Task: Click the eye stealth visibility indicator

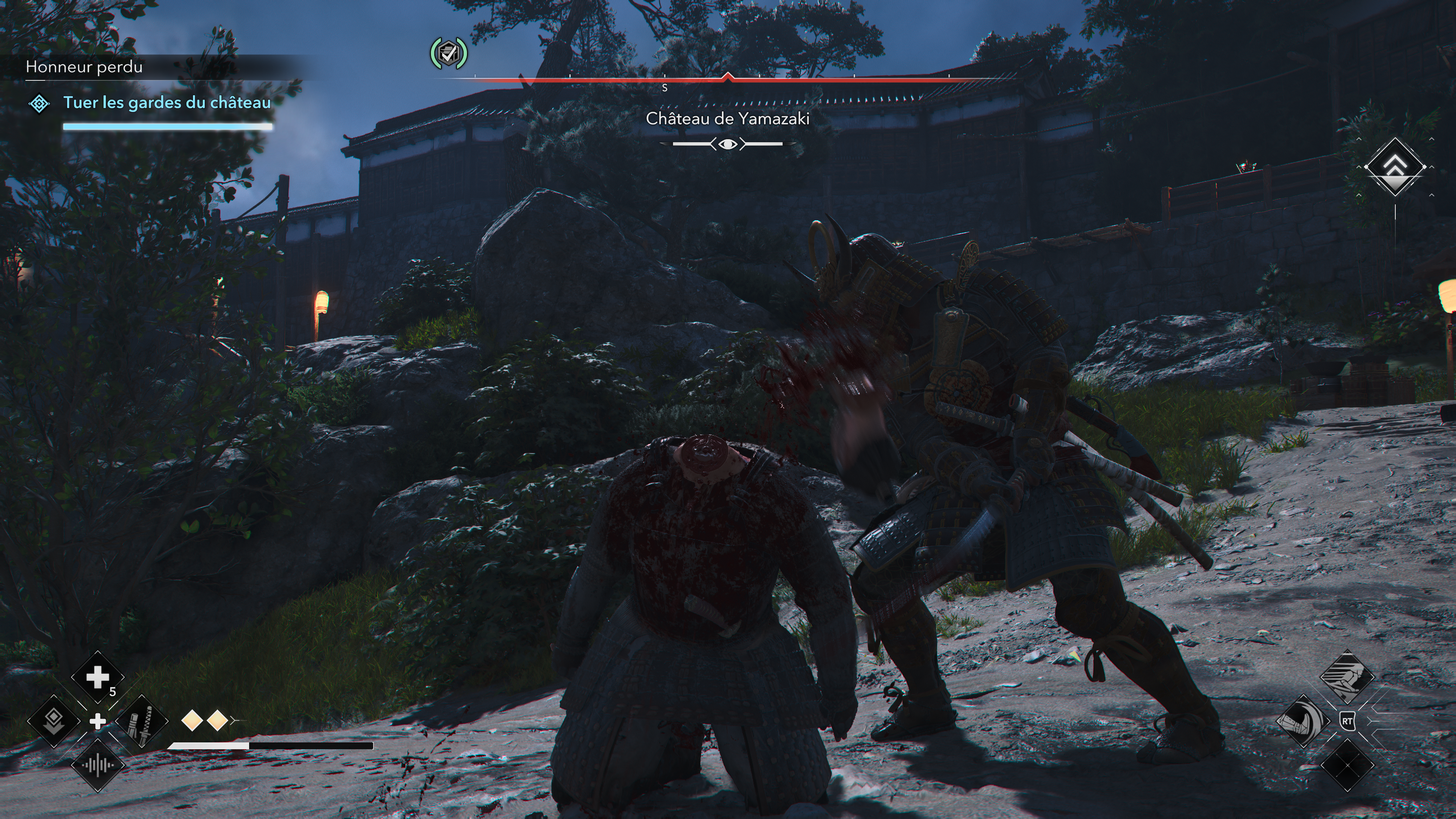Action: pyautogui.click(x=728, y=144)
